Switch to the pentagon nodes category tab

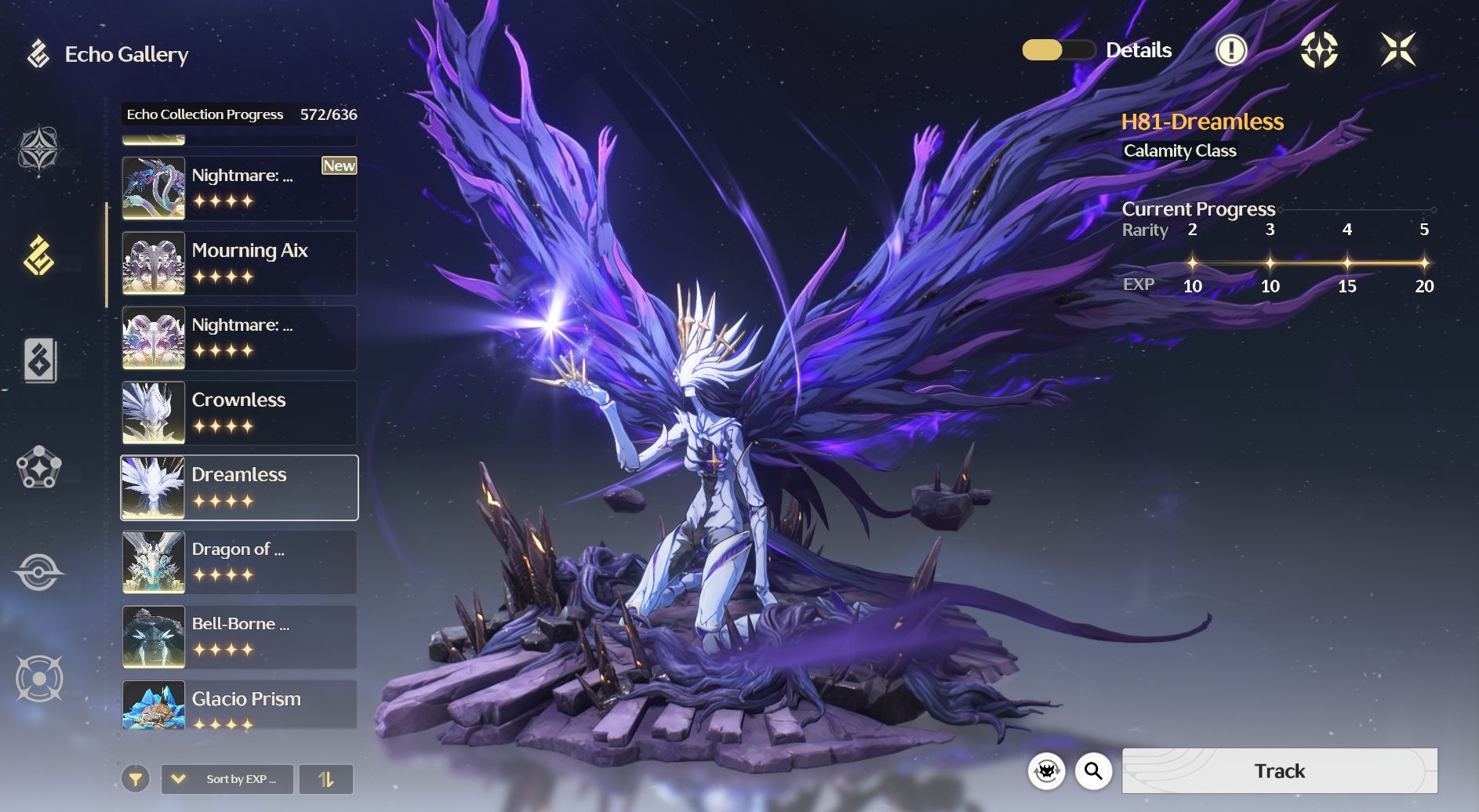click(x=39, y=468)
